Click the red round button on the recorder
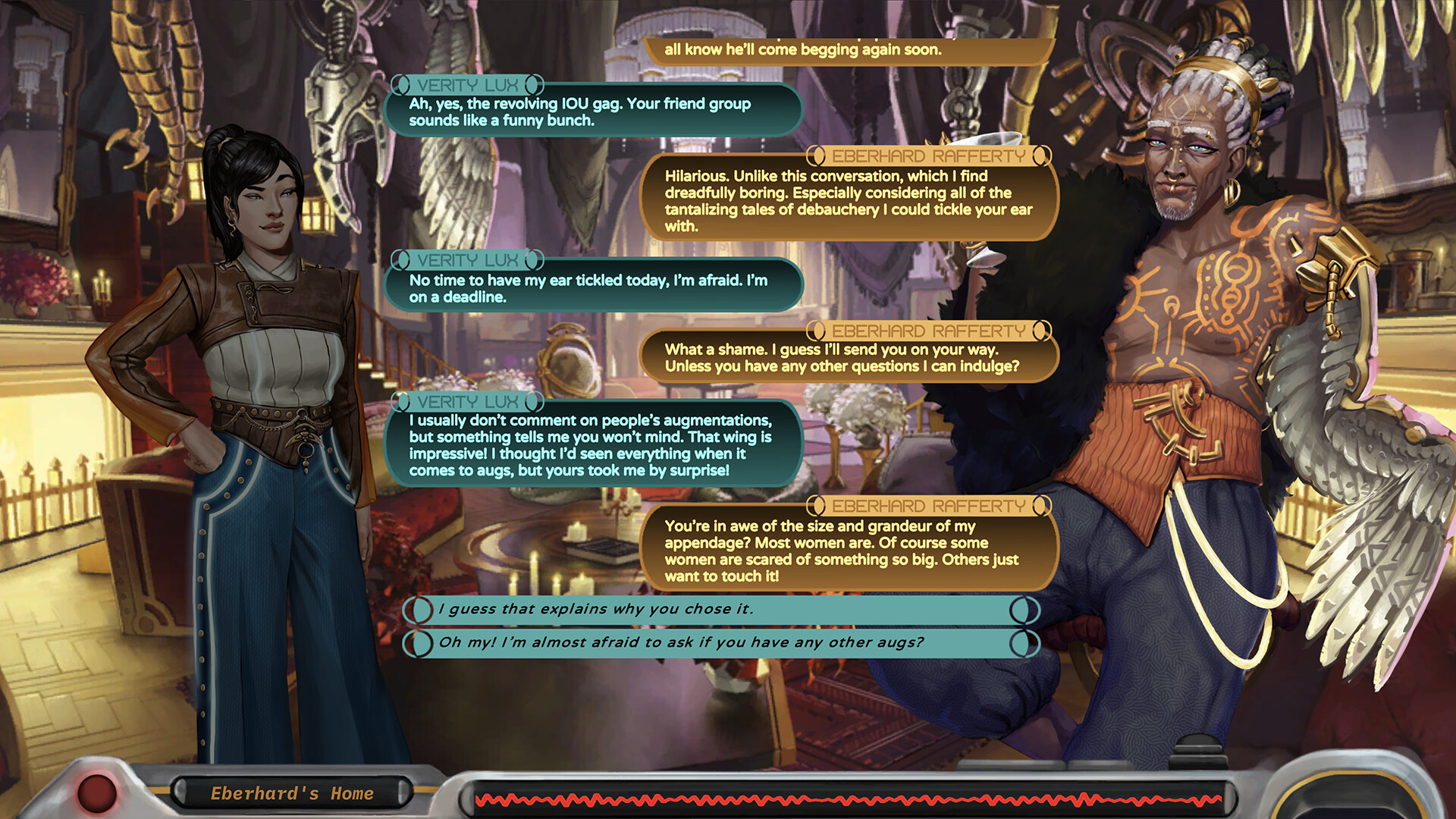1456x819 pixels. point(97,792)
